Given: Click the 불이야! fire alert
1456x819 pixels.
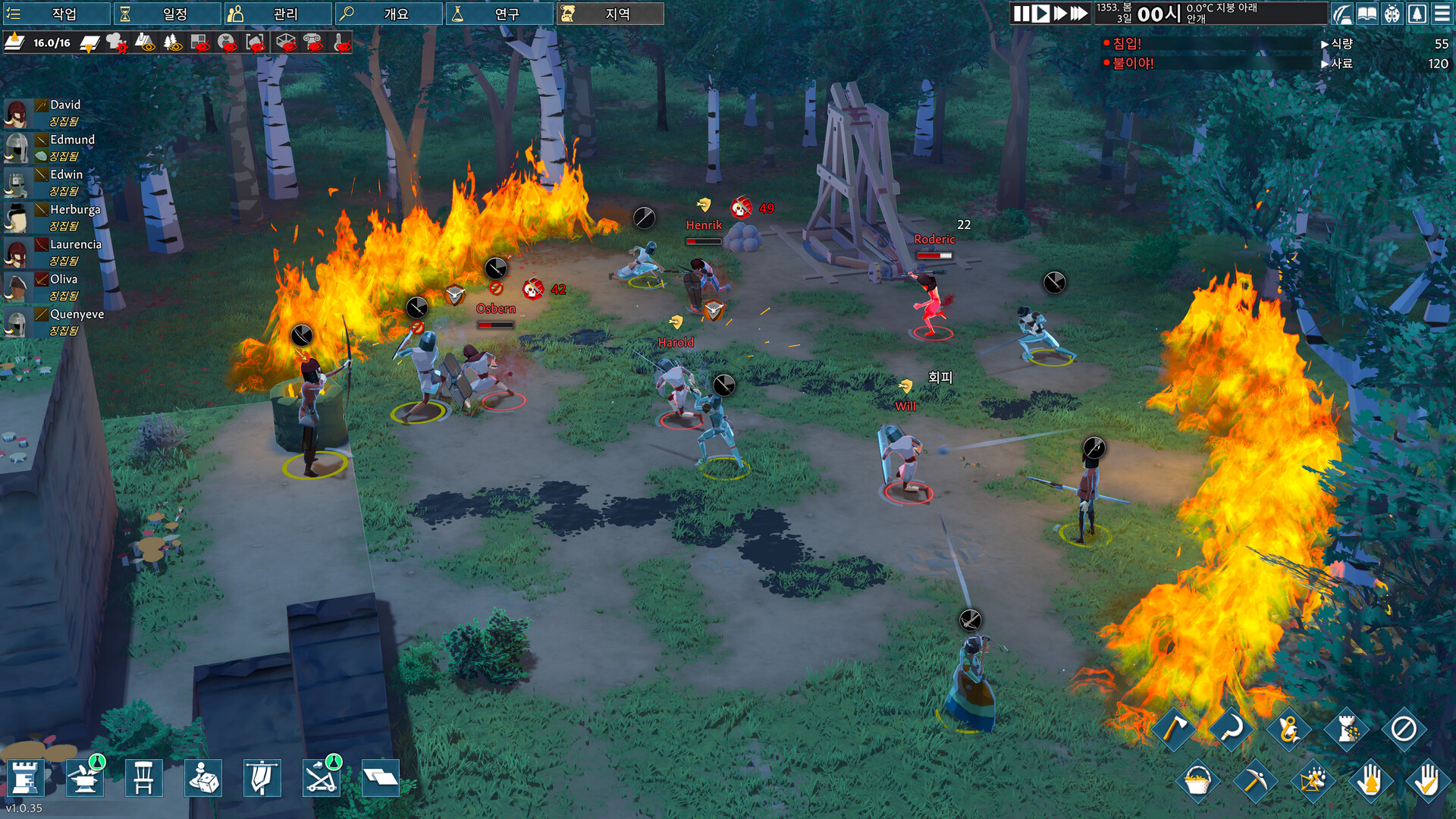Looking at the screenshot, I should tap(1132, 64).
